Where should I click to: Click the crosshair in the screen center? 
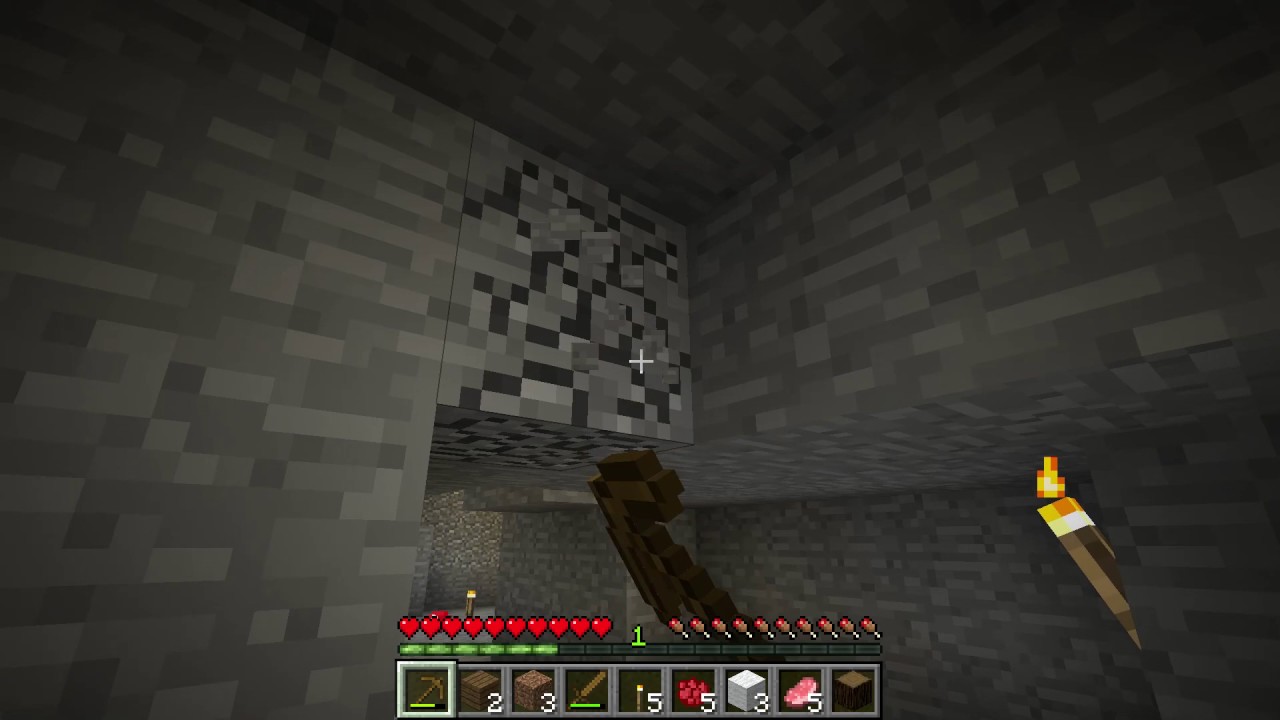tap(640, 361)
